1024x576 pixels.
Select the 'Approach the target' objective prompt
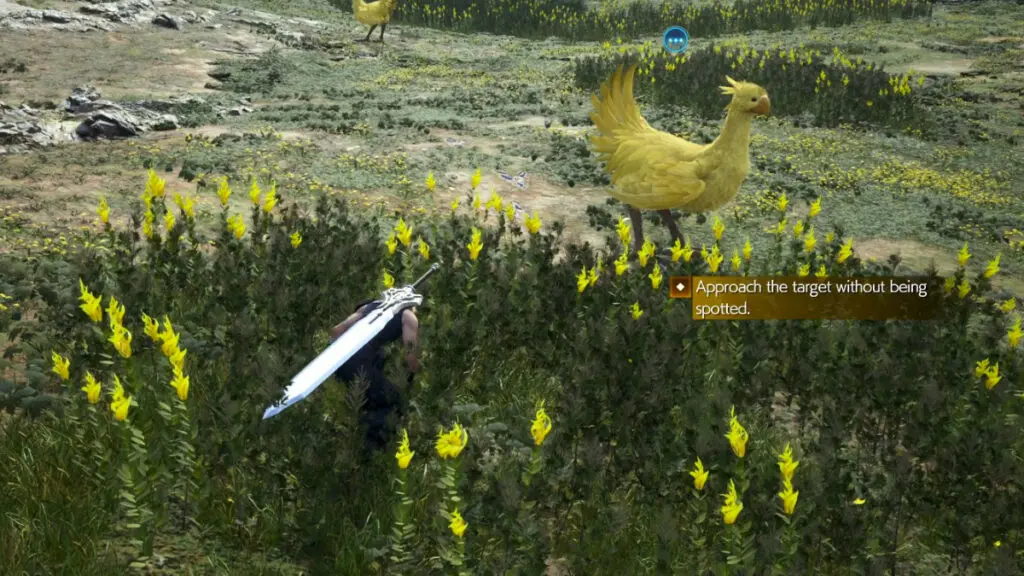(x=804, y=298)
